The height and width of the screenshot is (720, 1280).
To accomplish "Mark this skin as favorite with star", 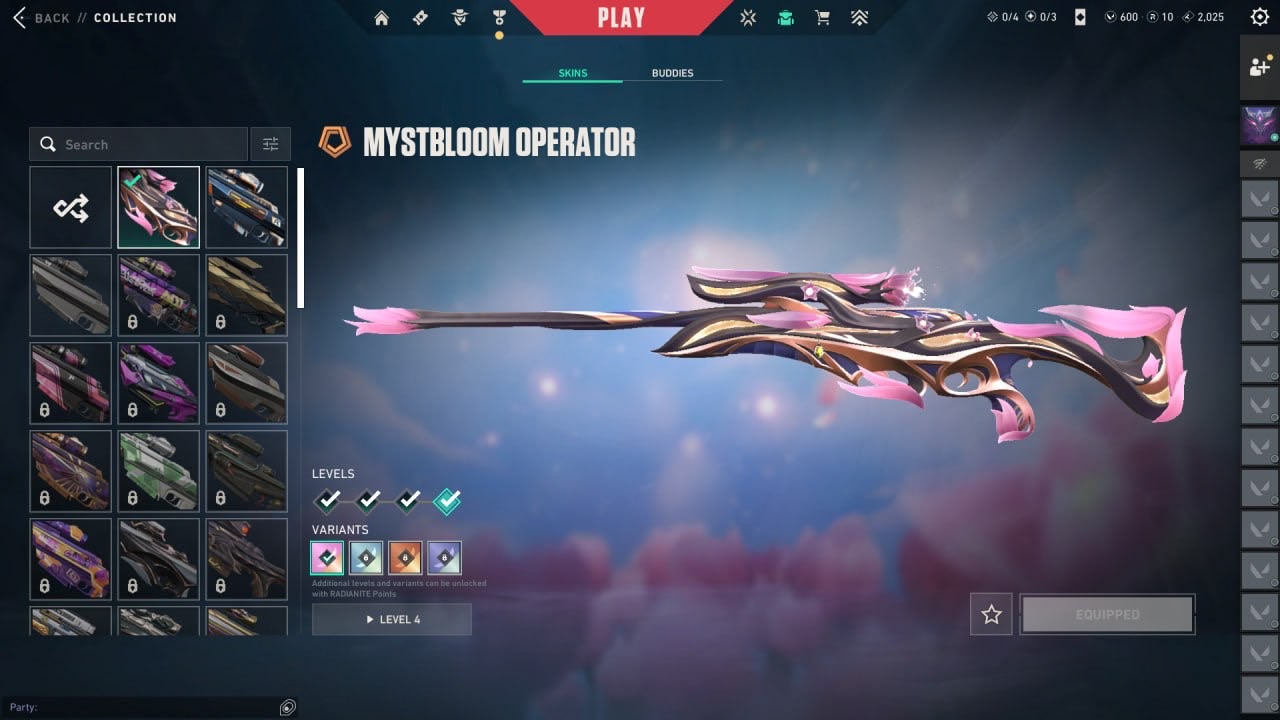I will click(991, 614).
